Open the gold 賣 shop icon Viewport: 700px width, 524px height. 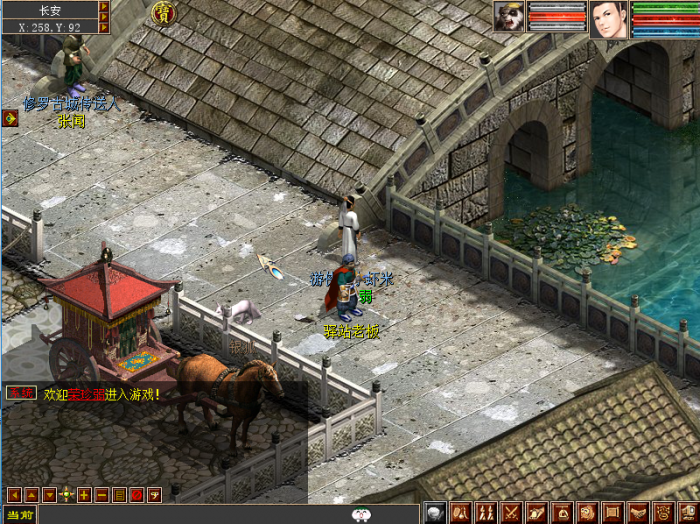click(162, 13)
